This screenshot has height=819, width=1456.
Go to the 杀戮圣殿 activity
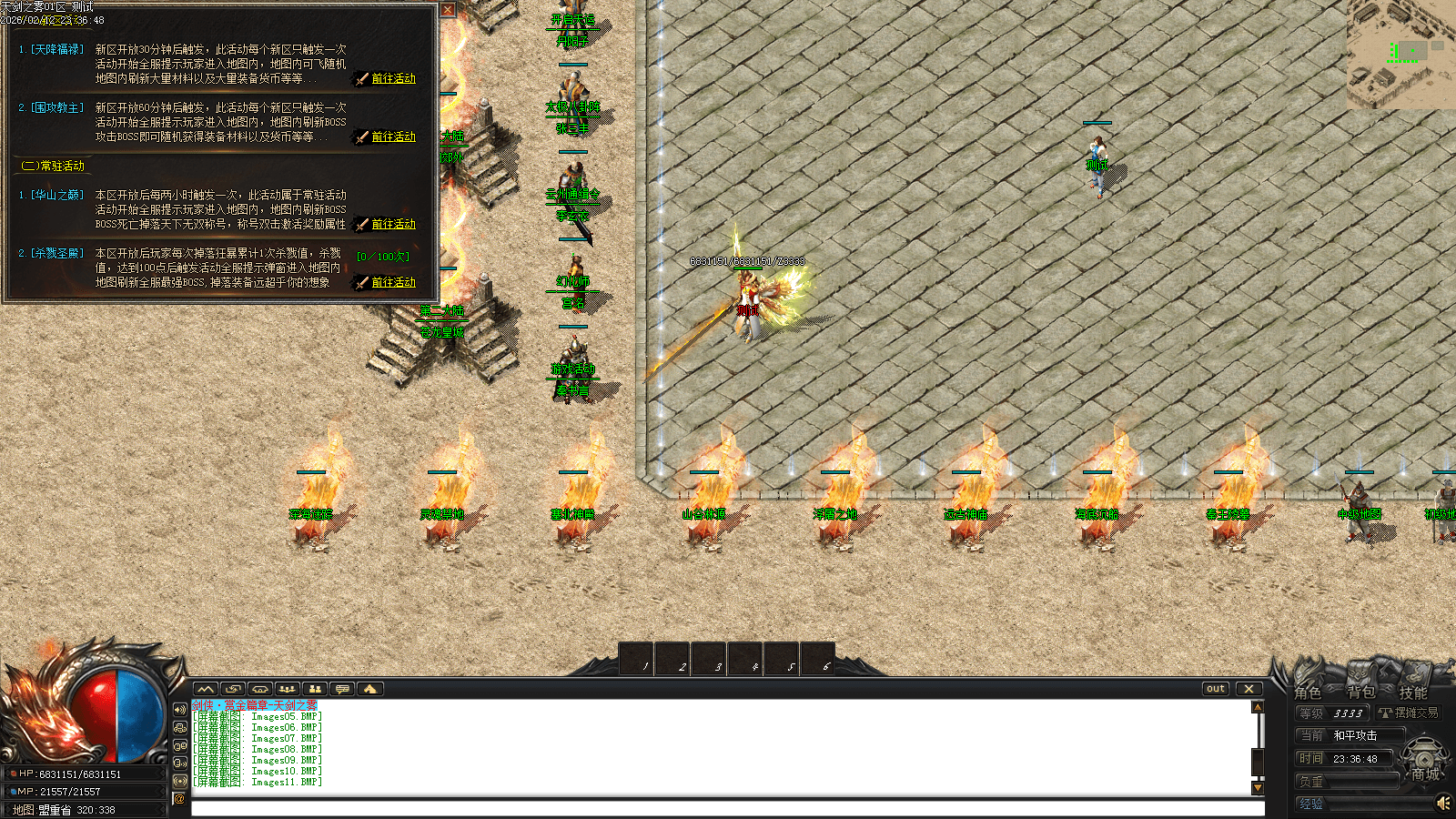[x=392, y=282]
